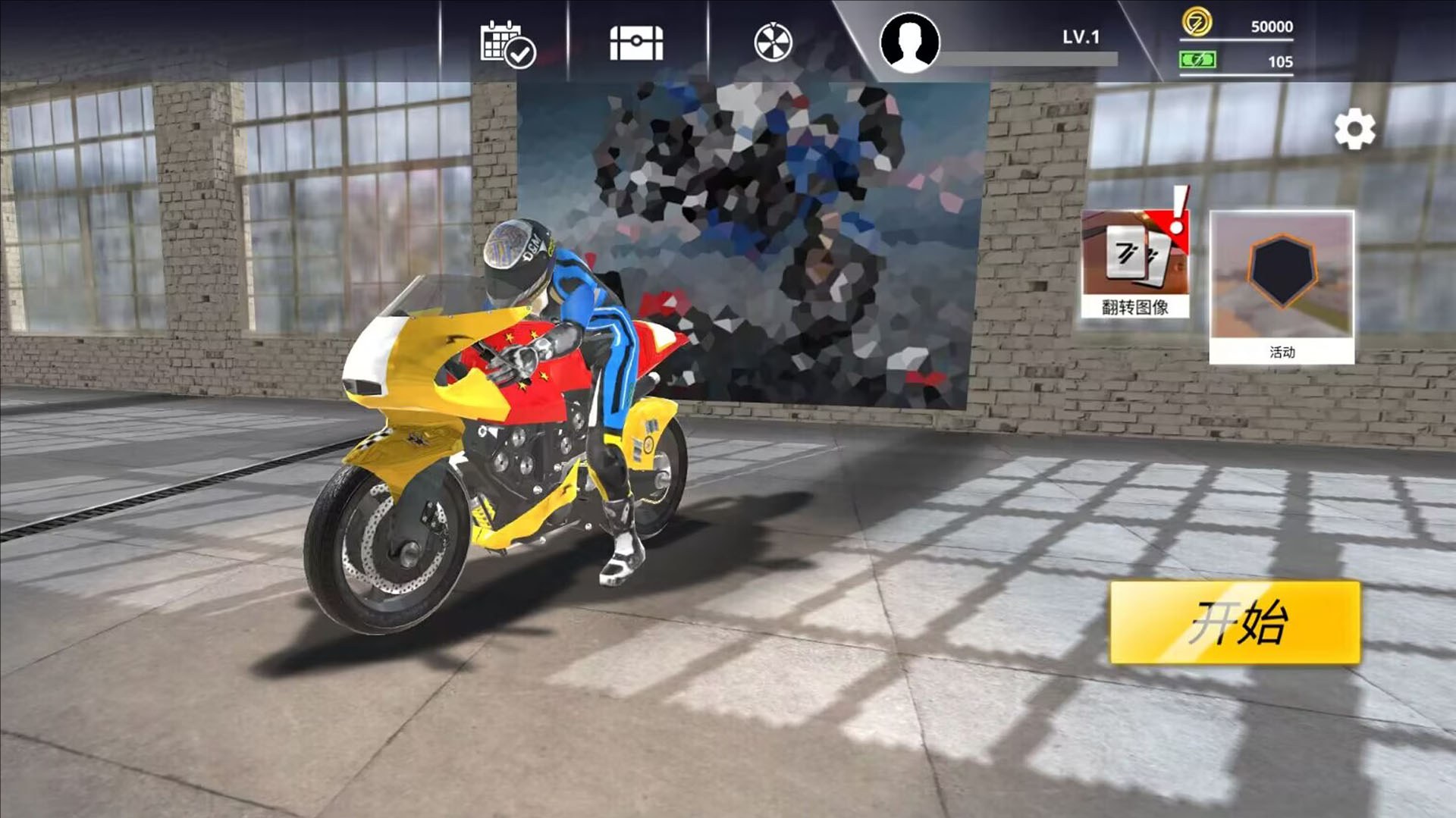Start the race with the yellow 开始 button

coord(1235,622)
